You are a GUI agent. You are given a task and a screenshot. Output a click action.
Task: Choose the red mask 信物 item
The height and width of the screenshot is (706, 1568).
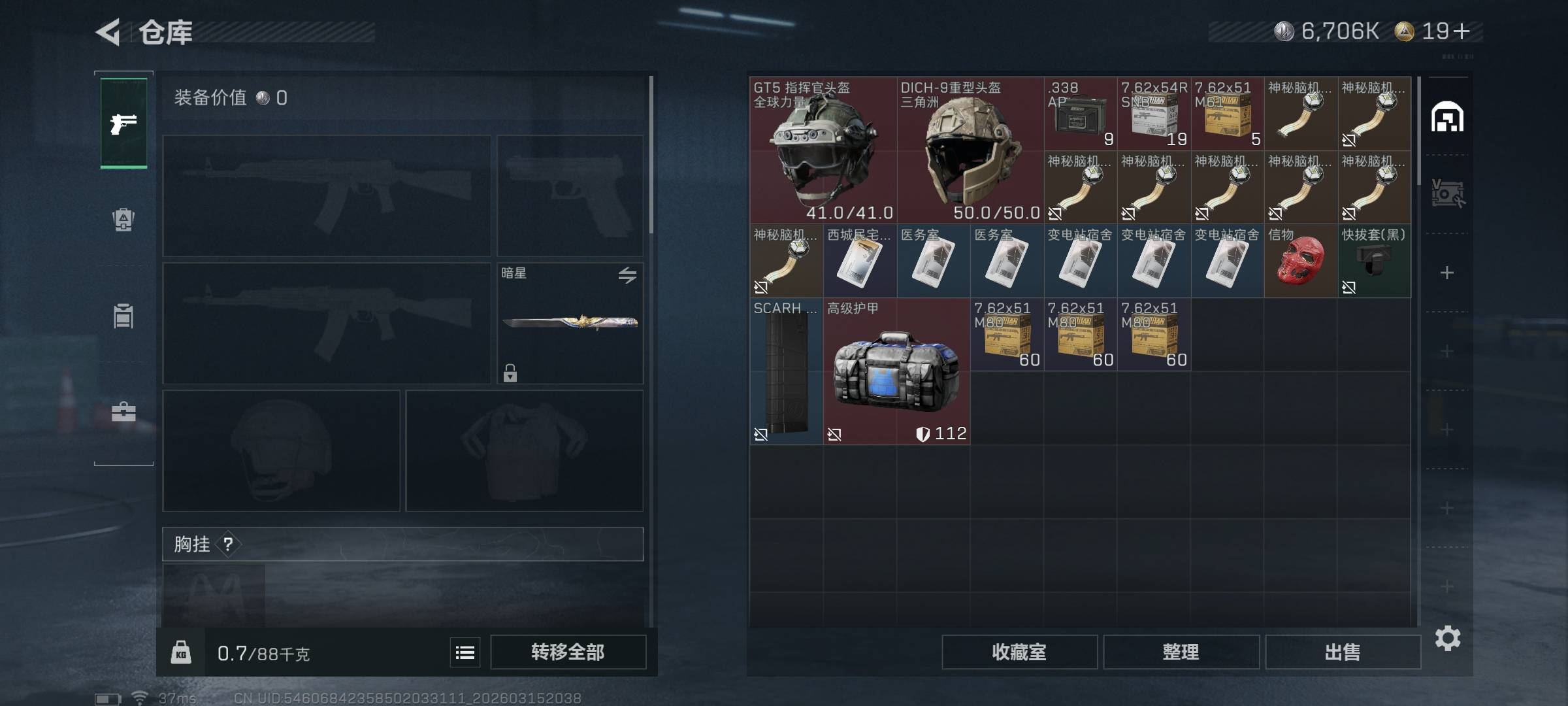tap(1301, 261)
